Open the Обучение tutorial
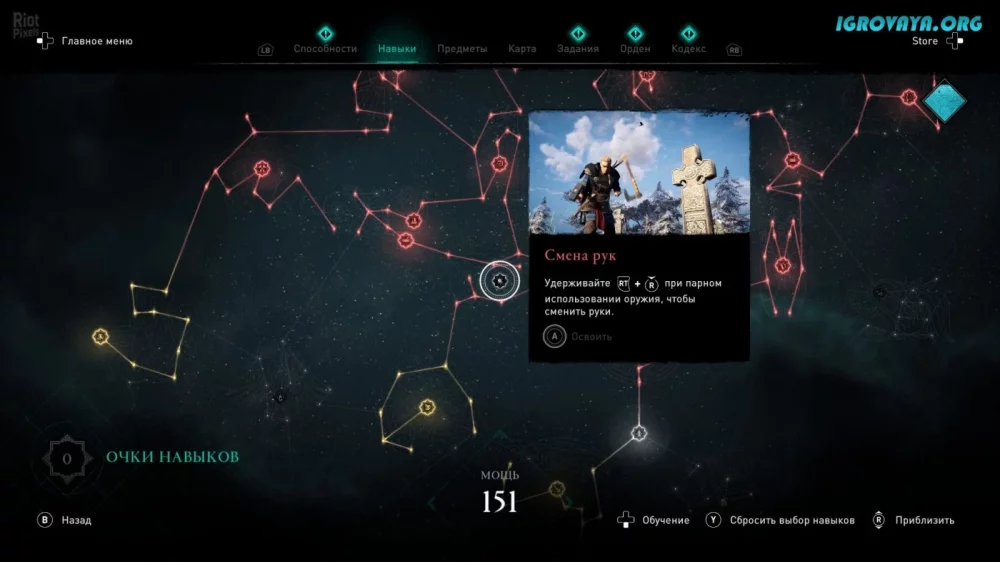Screen dimensions: 1000x562 tap(665, 520)
